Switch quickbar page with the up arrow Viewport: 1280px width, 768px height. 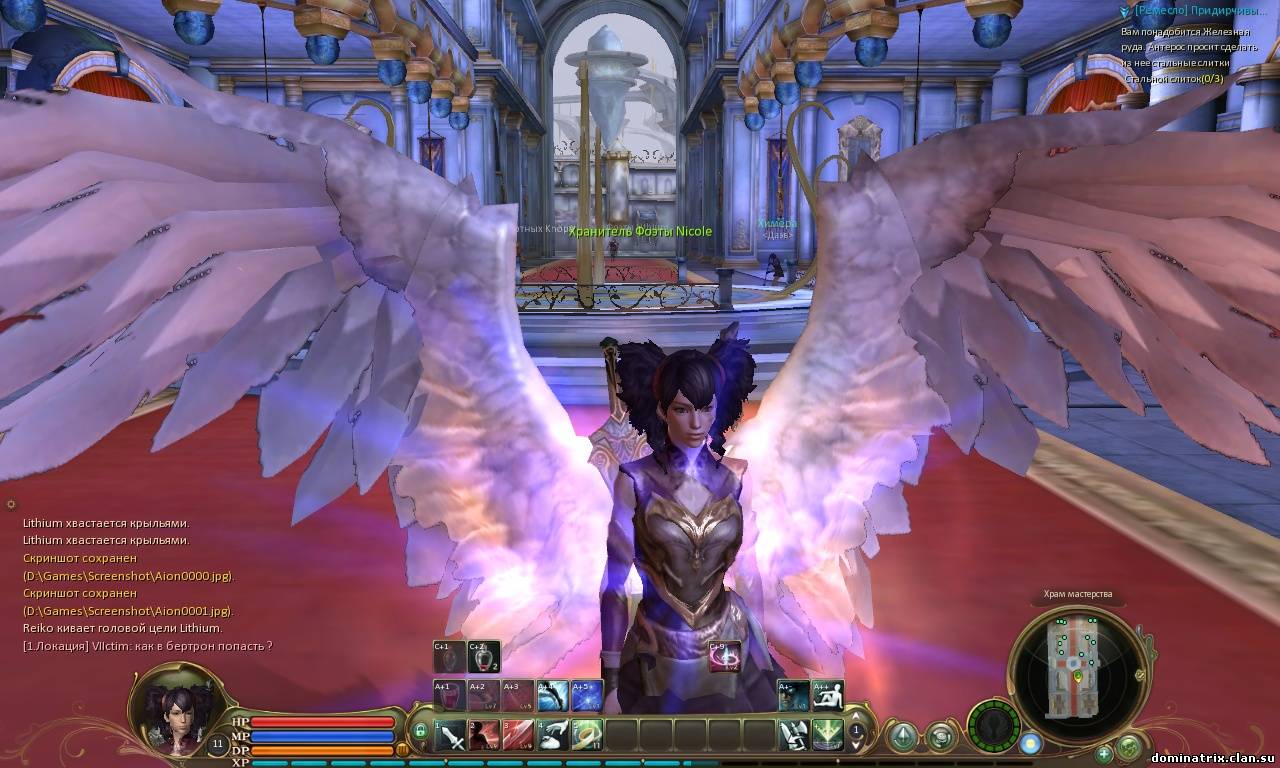(857, 716)
